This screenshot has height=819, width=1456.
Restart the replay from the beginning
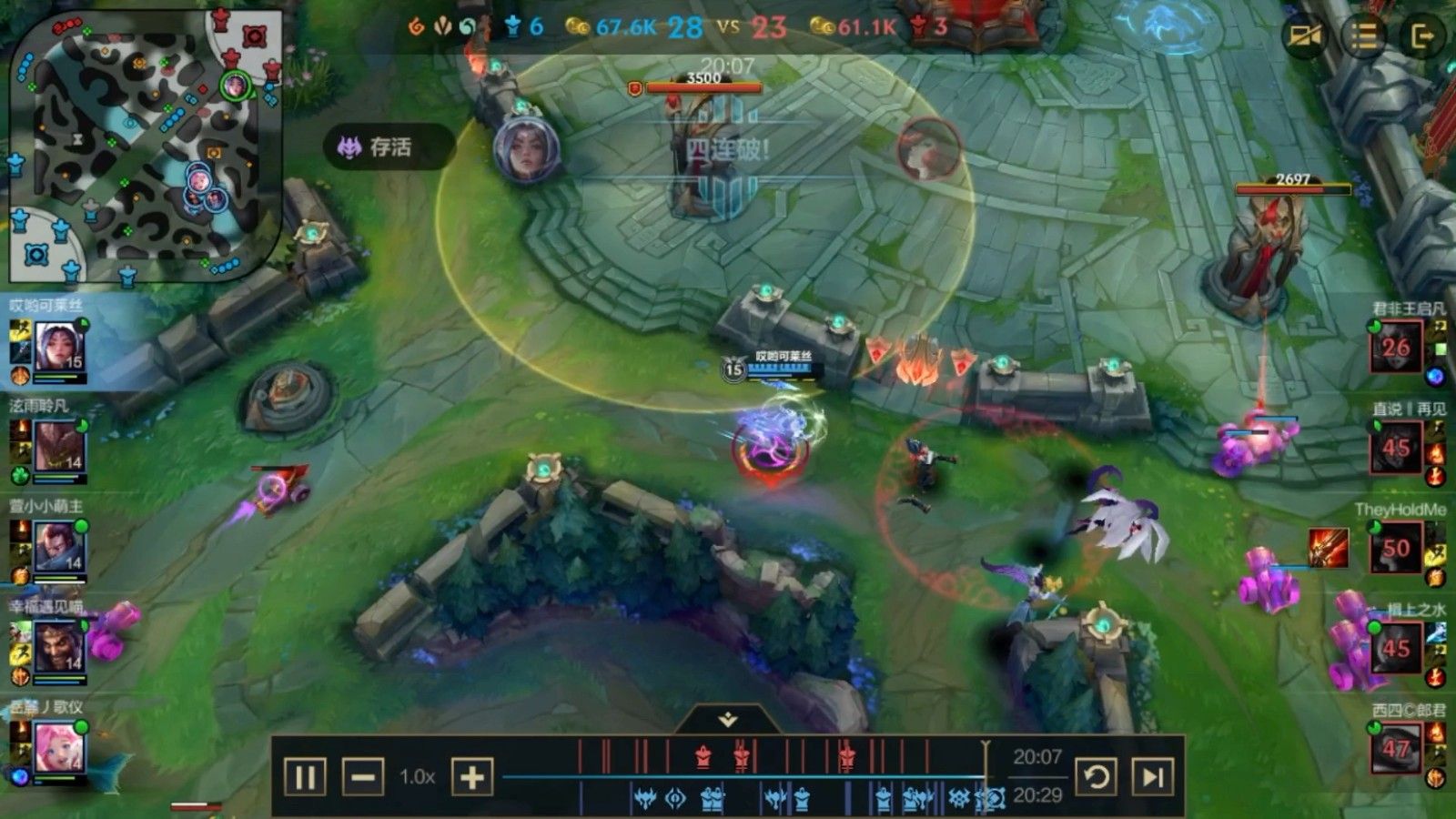click(1096, 777)
